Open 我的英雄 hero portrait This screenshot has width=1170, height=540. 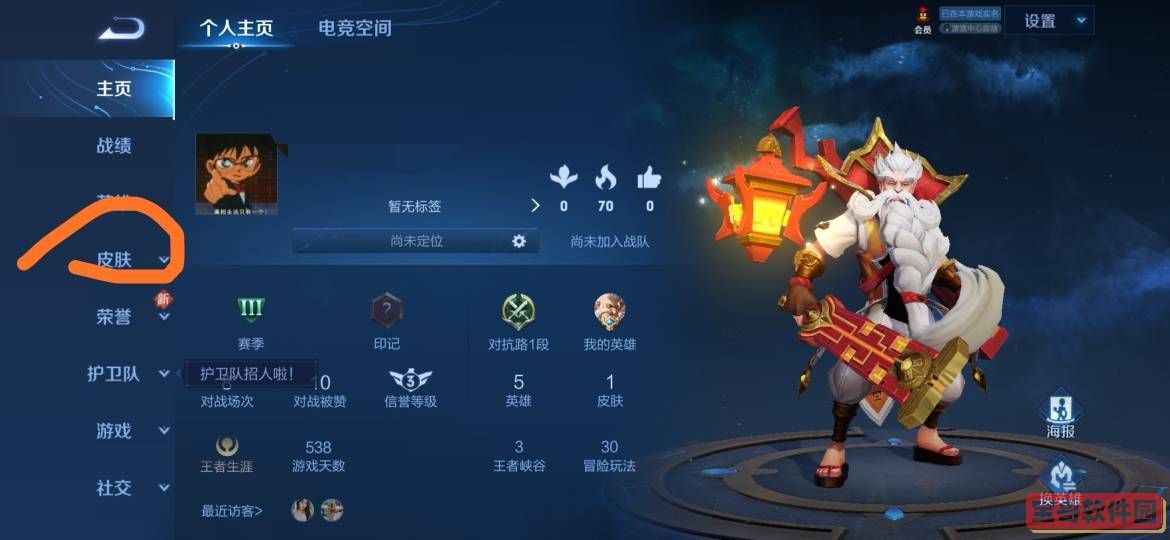610,311
